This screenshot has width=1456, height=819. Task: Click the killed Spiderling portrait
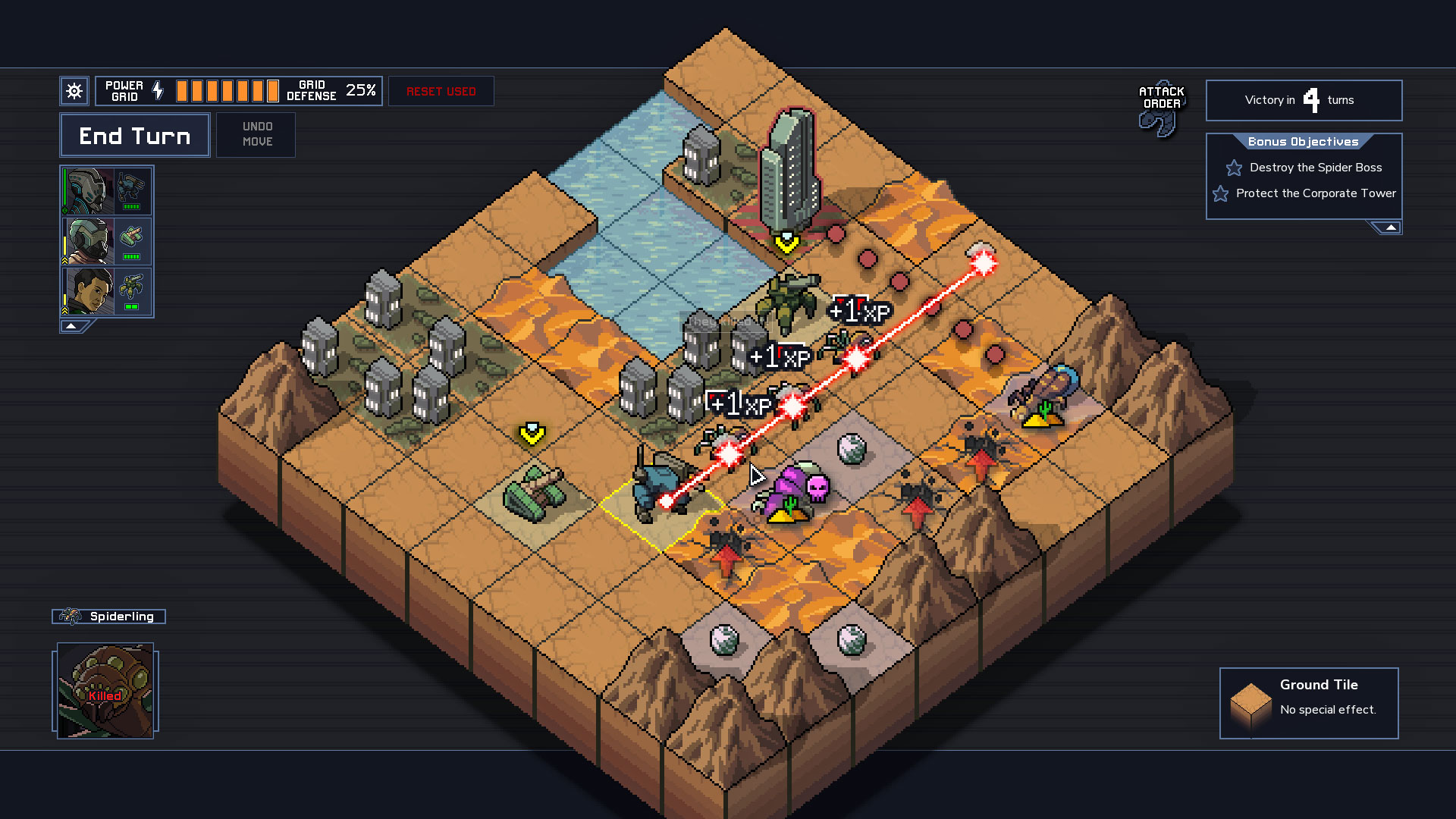(105, 691)
